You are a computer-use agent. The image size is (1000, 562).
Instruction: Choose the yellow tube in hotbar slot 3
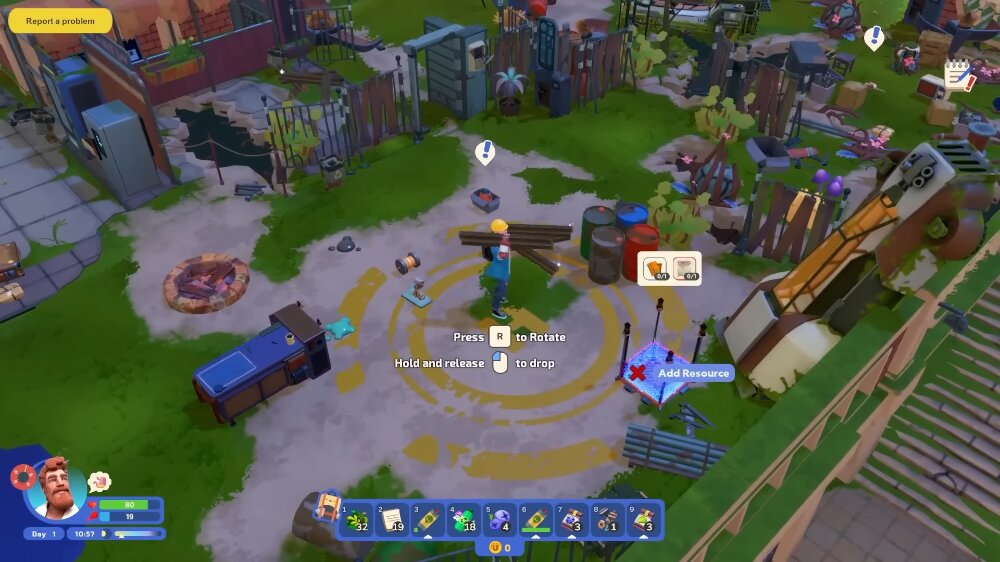coord(427,519)
